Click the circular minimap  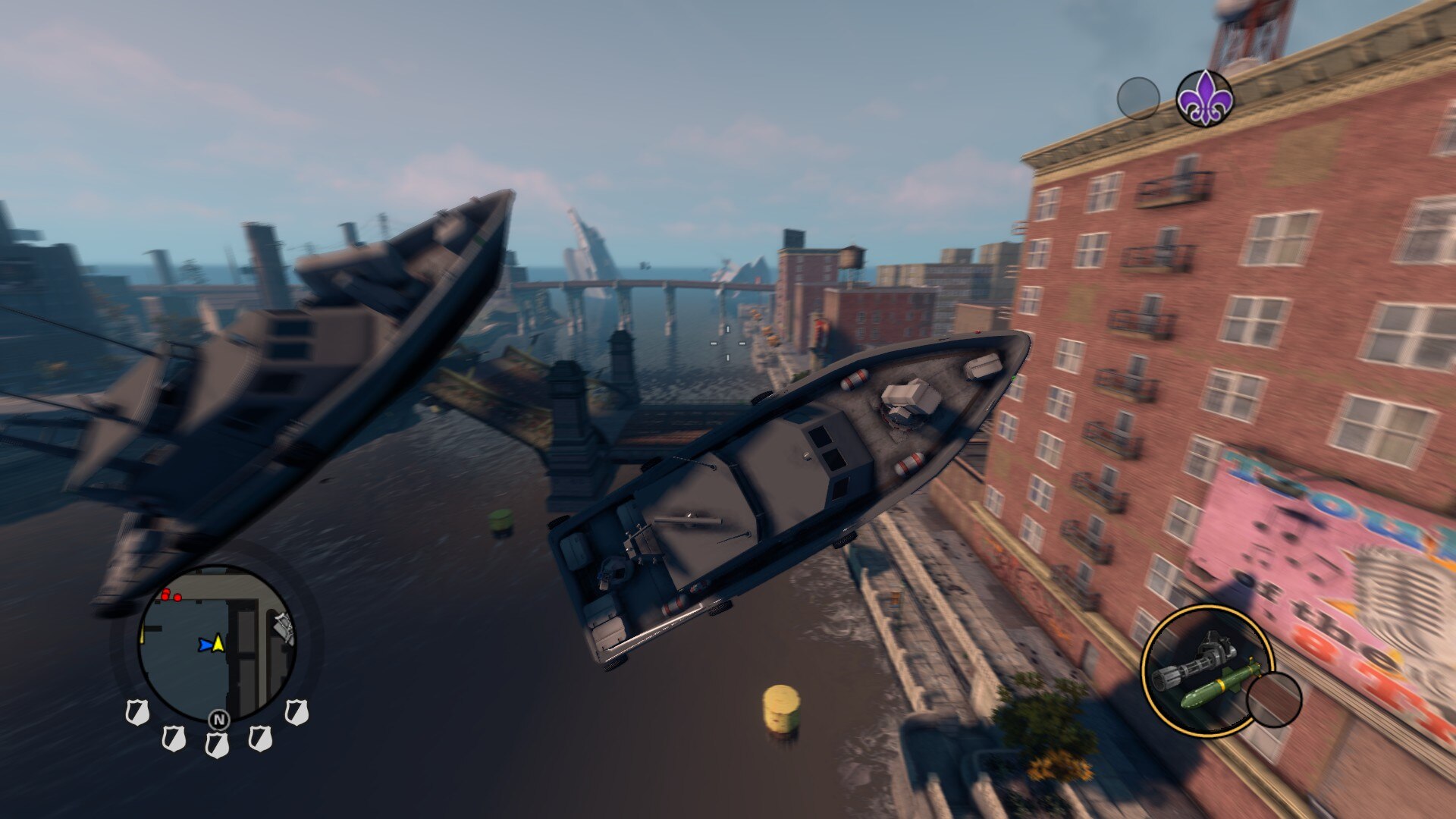[x=218, y=645]
